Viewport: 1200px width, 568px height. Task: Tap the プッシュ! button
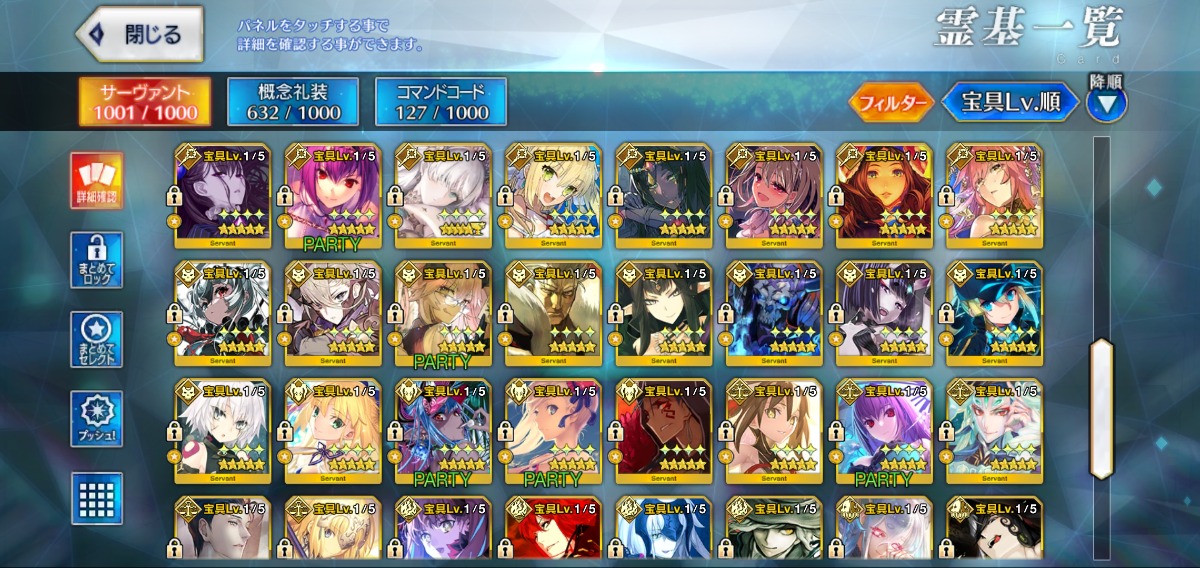(x=97, y=418)
